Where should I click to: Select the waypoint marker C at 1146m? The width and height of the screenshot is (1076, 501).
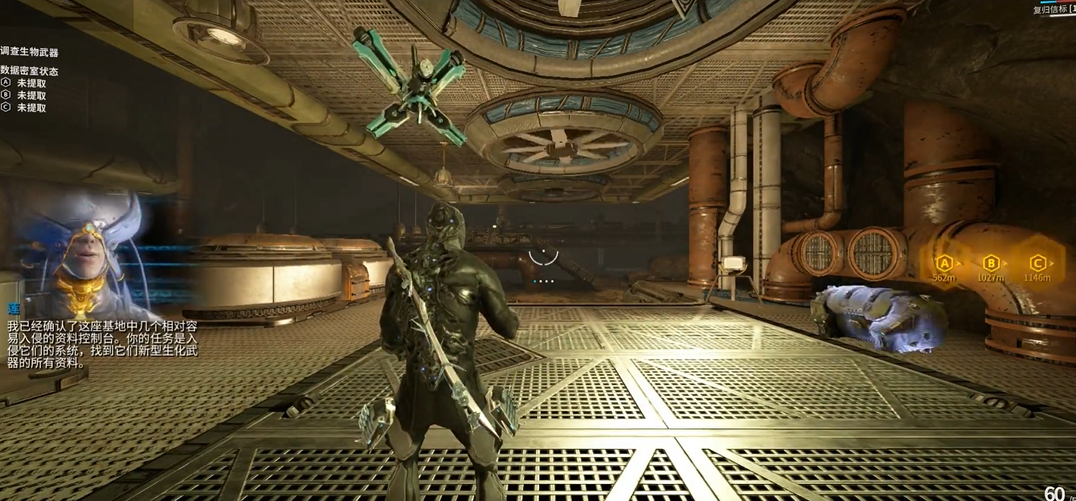click(x=1037, y=263)
